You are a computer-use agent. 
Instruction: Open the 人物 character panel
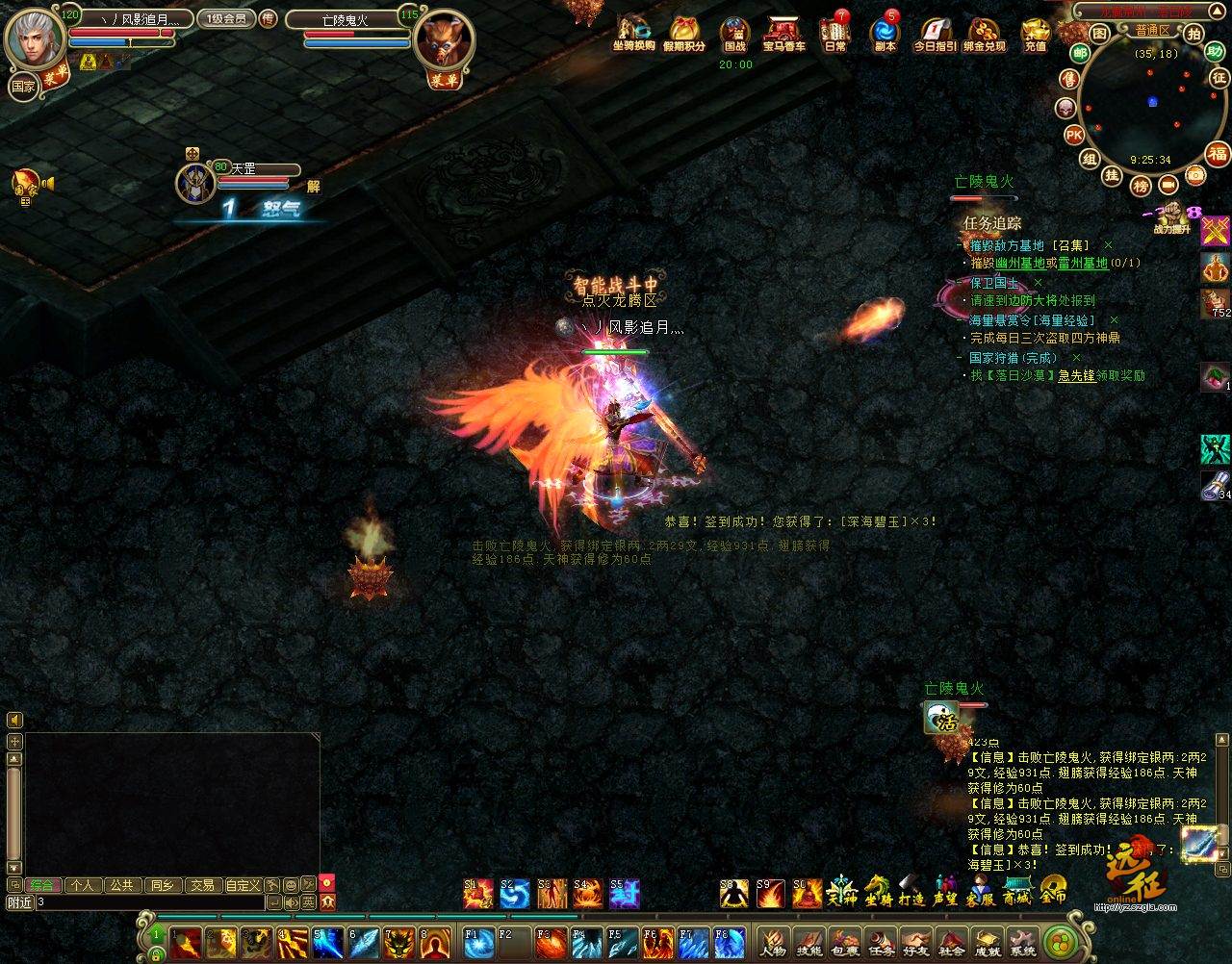point(772,941)
